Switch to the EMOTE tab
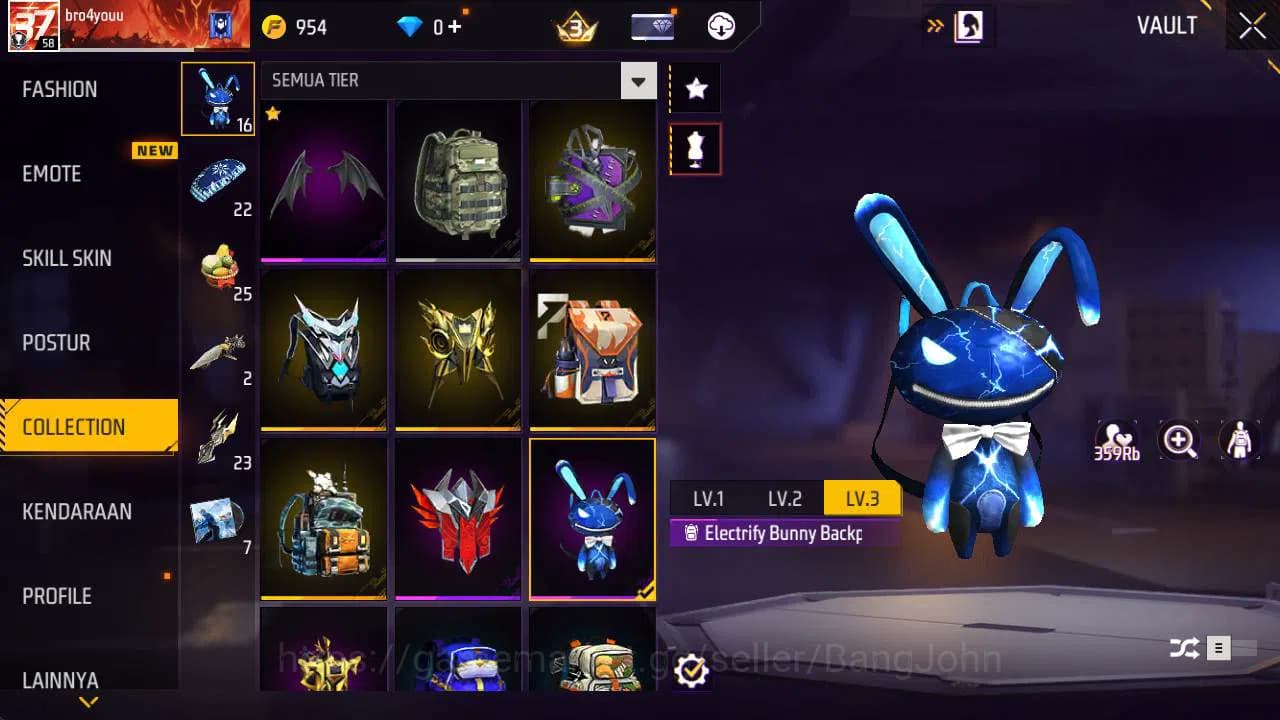The image size is (1280, 720). click(x=52, y=174)
